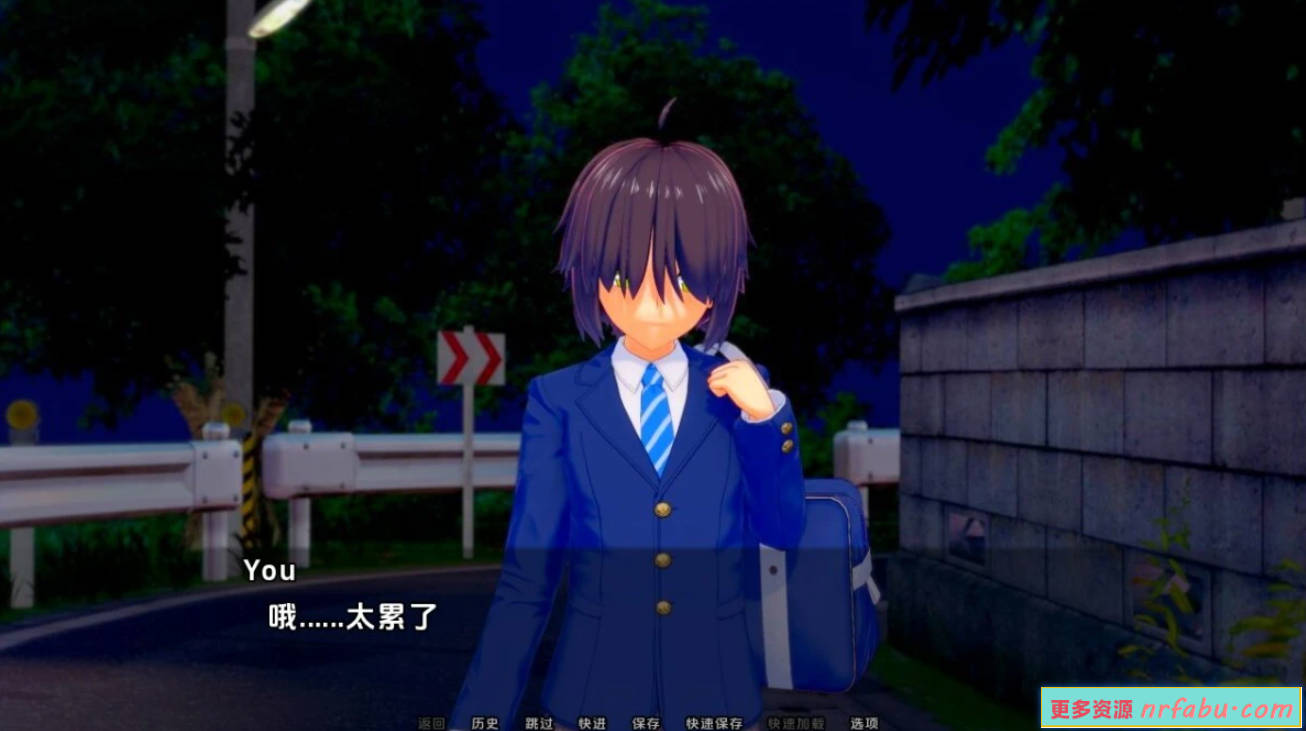Click the red arrow road sign

click(469, 360)
